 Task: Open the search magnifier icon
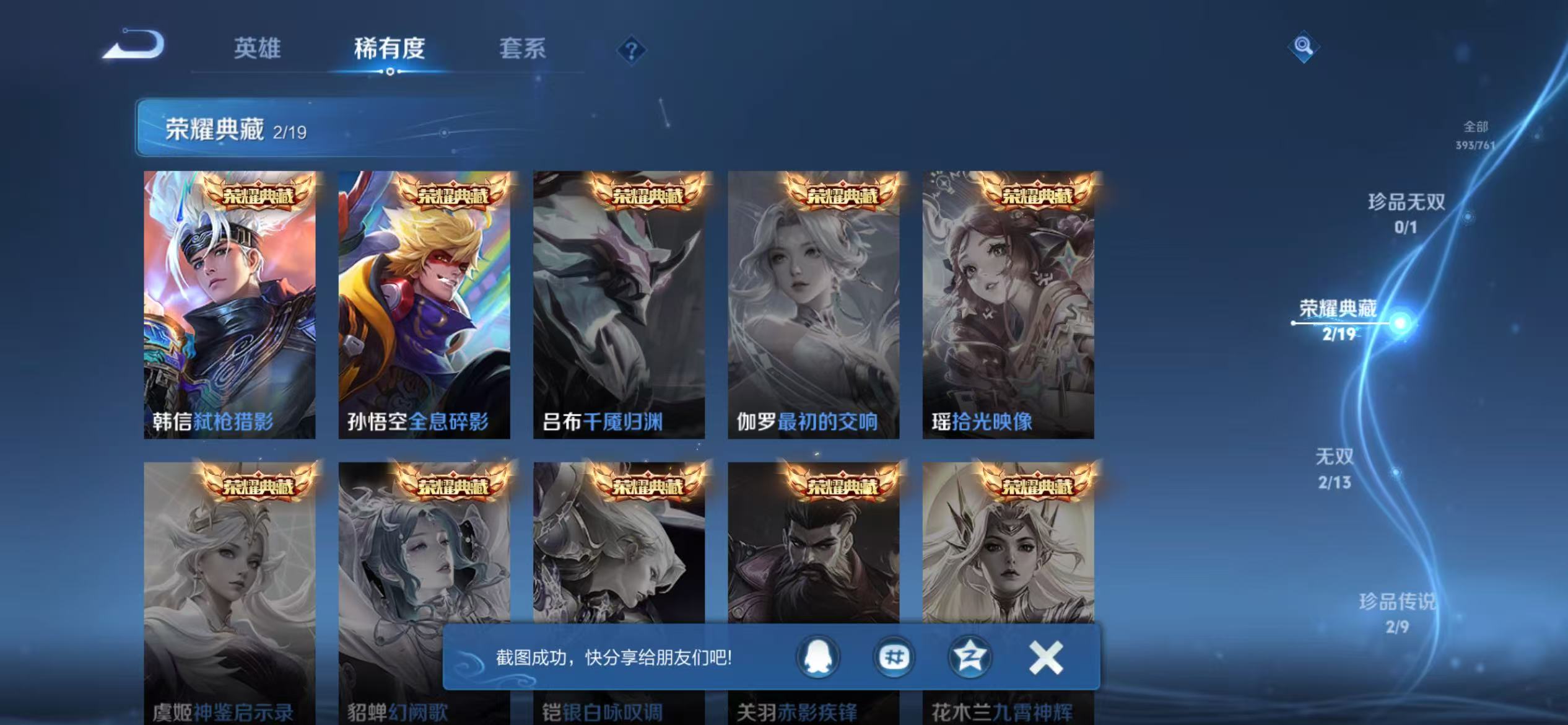coord(1304,47)
